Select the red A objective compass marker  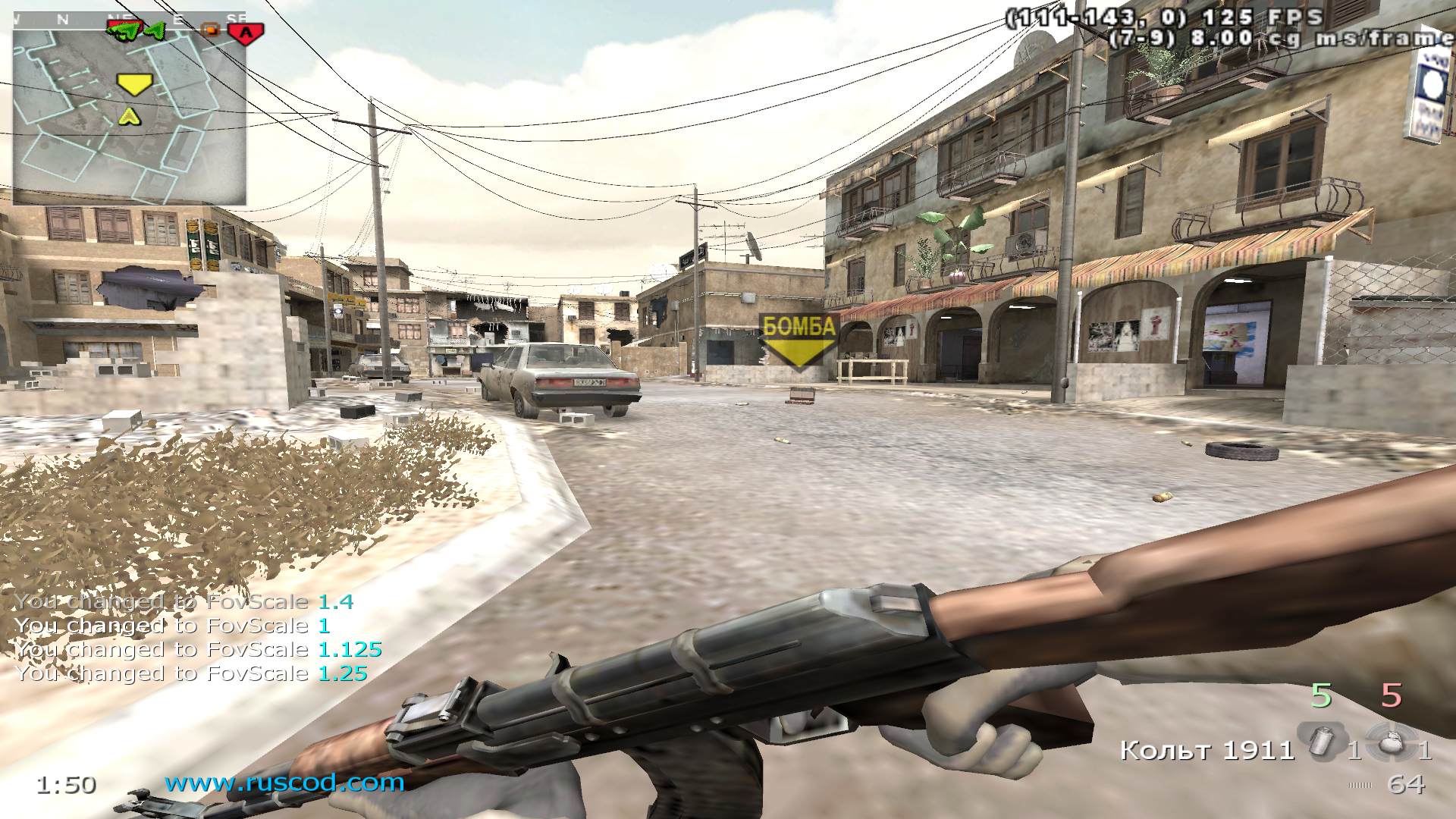pos(245,32)
